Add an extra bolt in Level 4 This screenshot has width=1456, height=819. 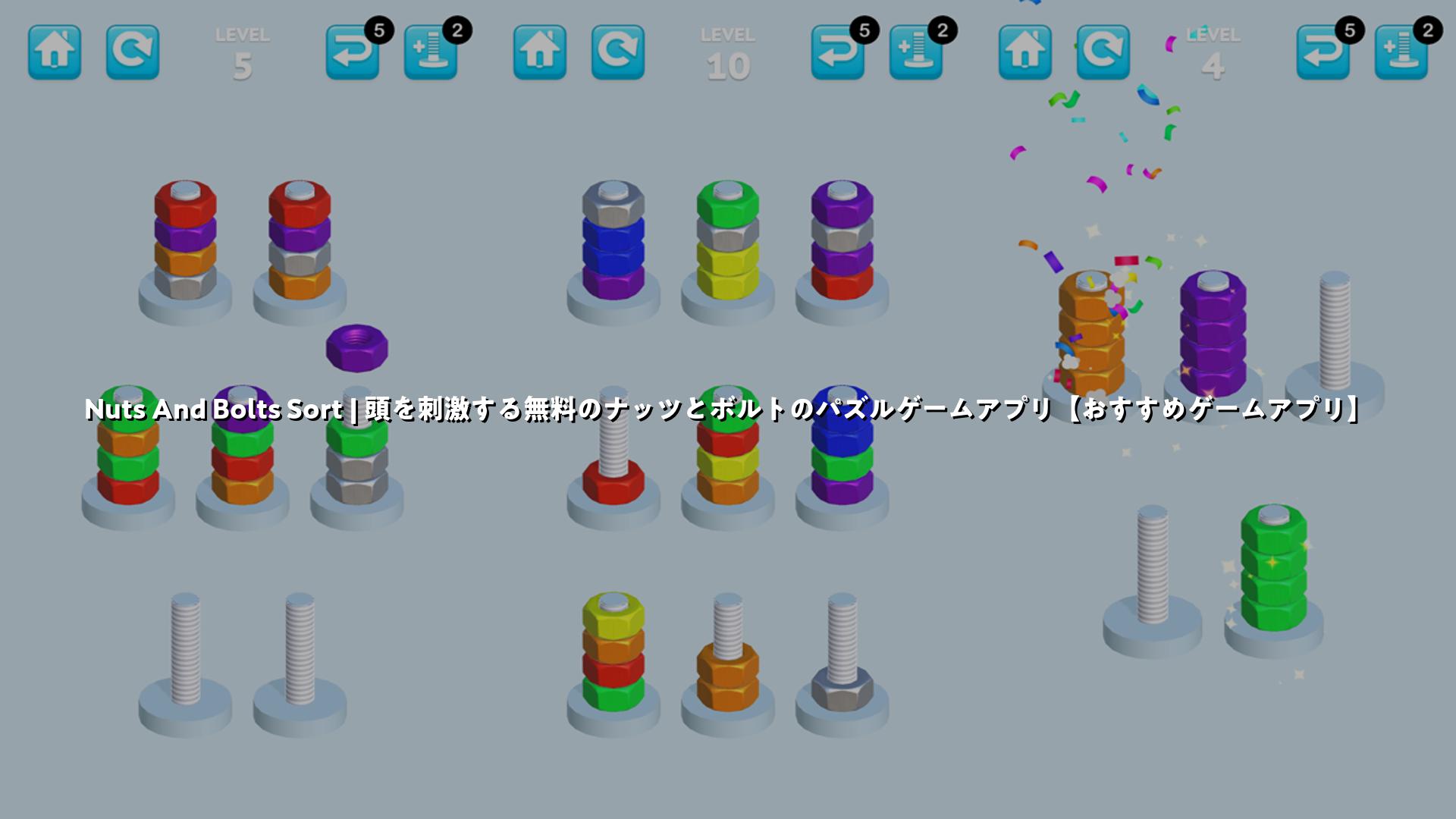coord(1401,52)
